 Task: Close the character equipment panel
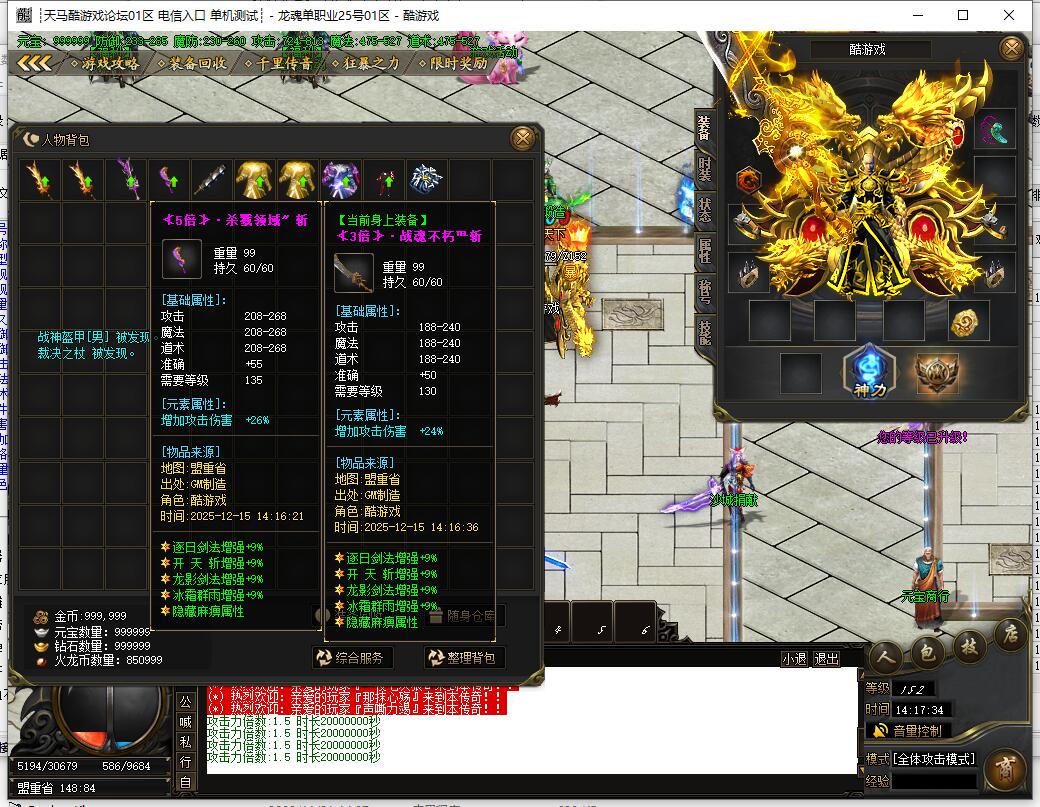[1012, 48]
